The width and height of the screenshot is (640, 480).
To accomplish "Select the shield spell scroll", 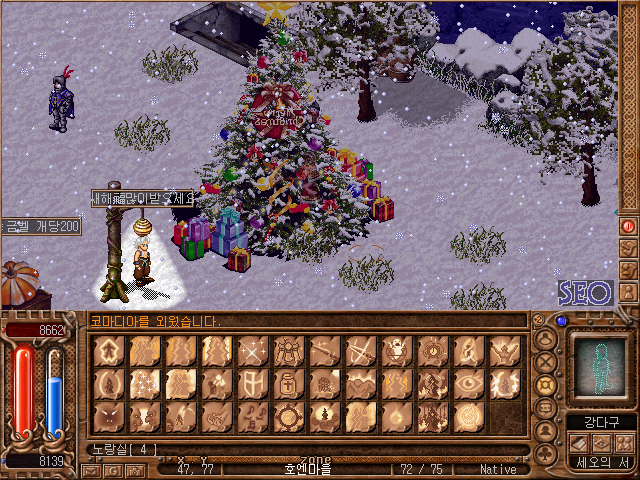I will [252, 383].
